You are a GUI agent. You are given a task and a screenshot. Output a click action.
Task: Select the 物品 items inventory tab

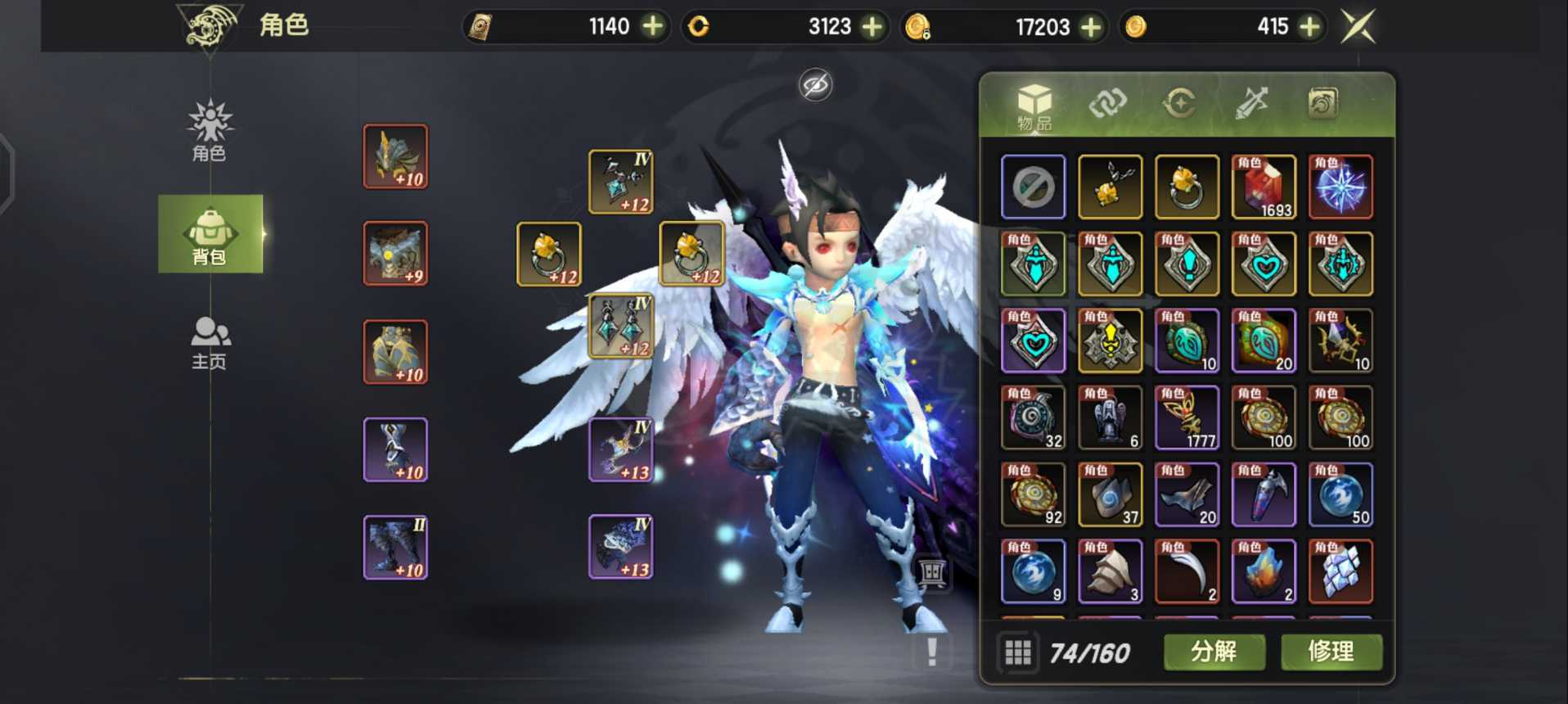[1034, 106]
